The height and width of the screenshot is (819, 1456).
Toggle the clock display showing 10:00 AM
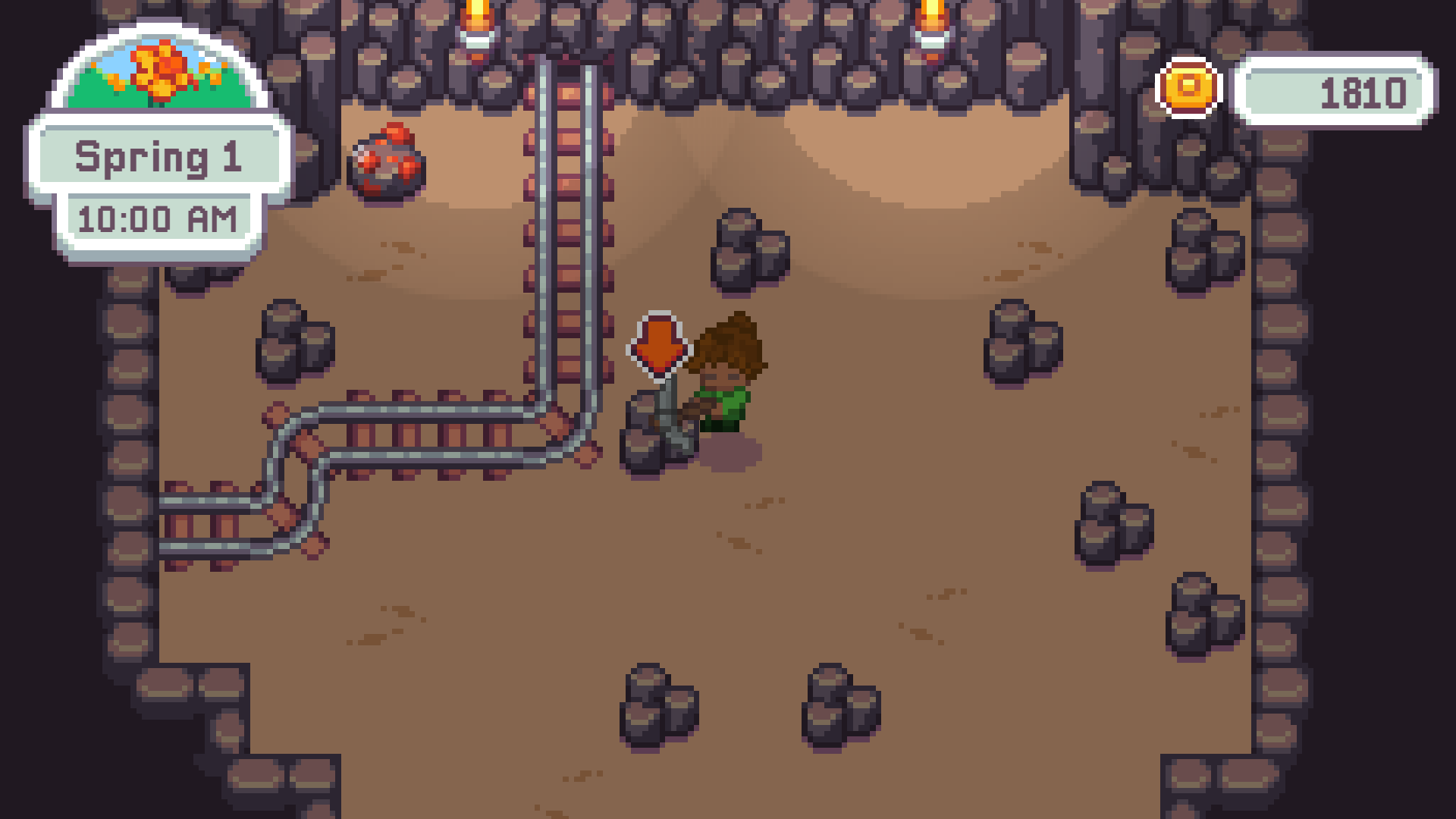point(159,218)
